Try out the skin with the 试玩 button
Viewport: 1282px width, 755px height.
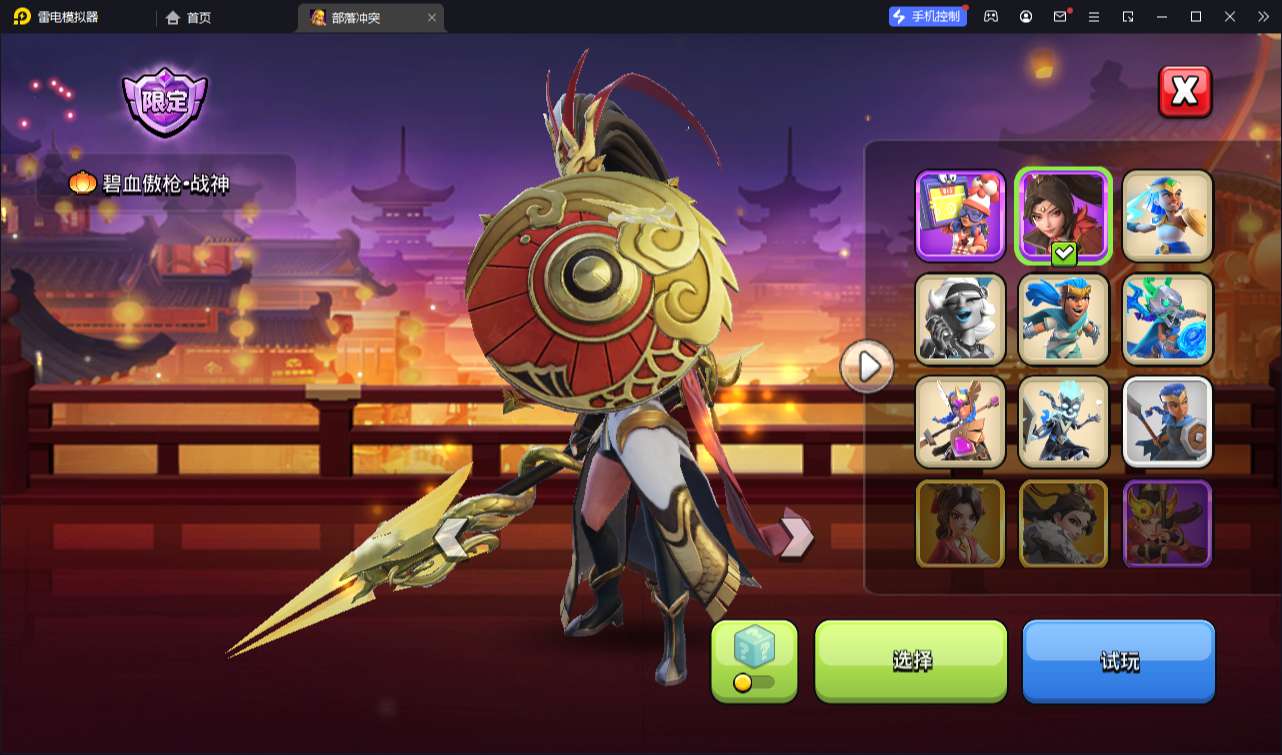click(1118, 661)
